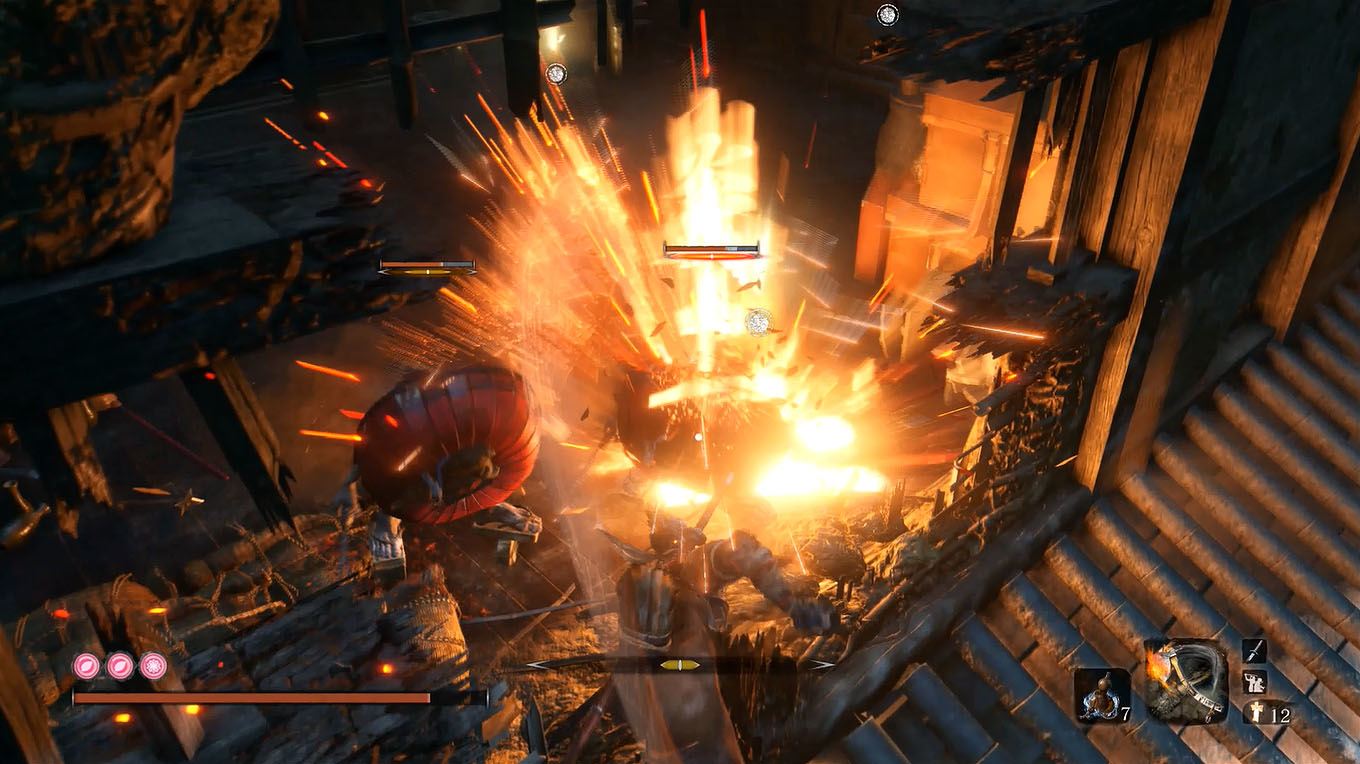Viewport: 1360px width, 764px height.
Task: Select the first pink resurrection leaf node
Action: pos(85,665)
